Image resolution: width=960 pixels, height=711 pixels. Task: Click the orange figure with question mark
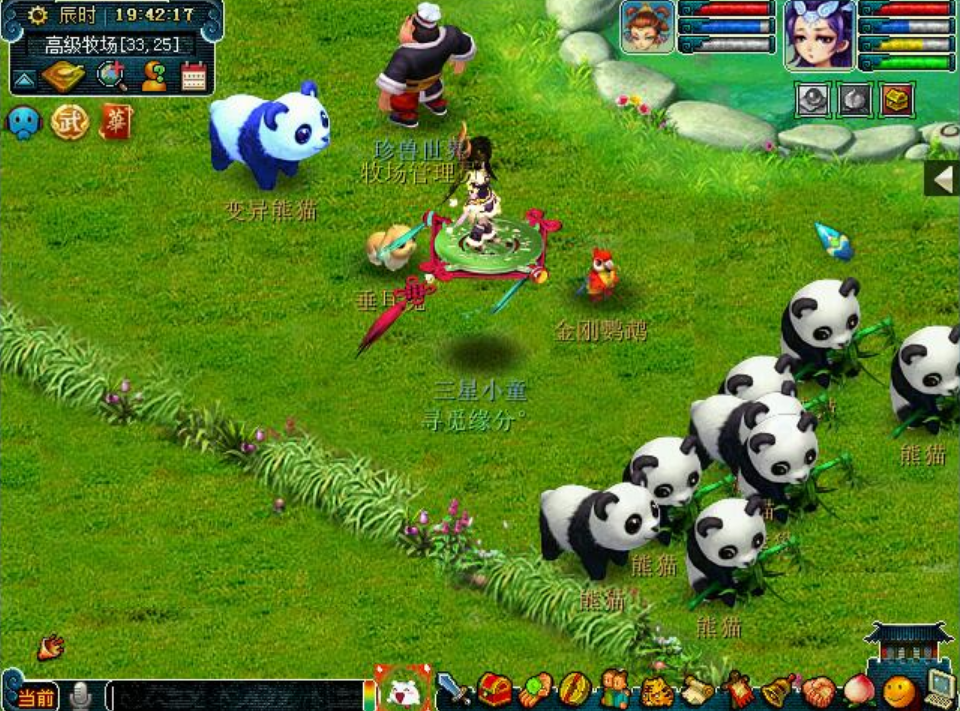[x=154, y=76]
